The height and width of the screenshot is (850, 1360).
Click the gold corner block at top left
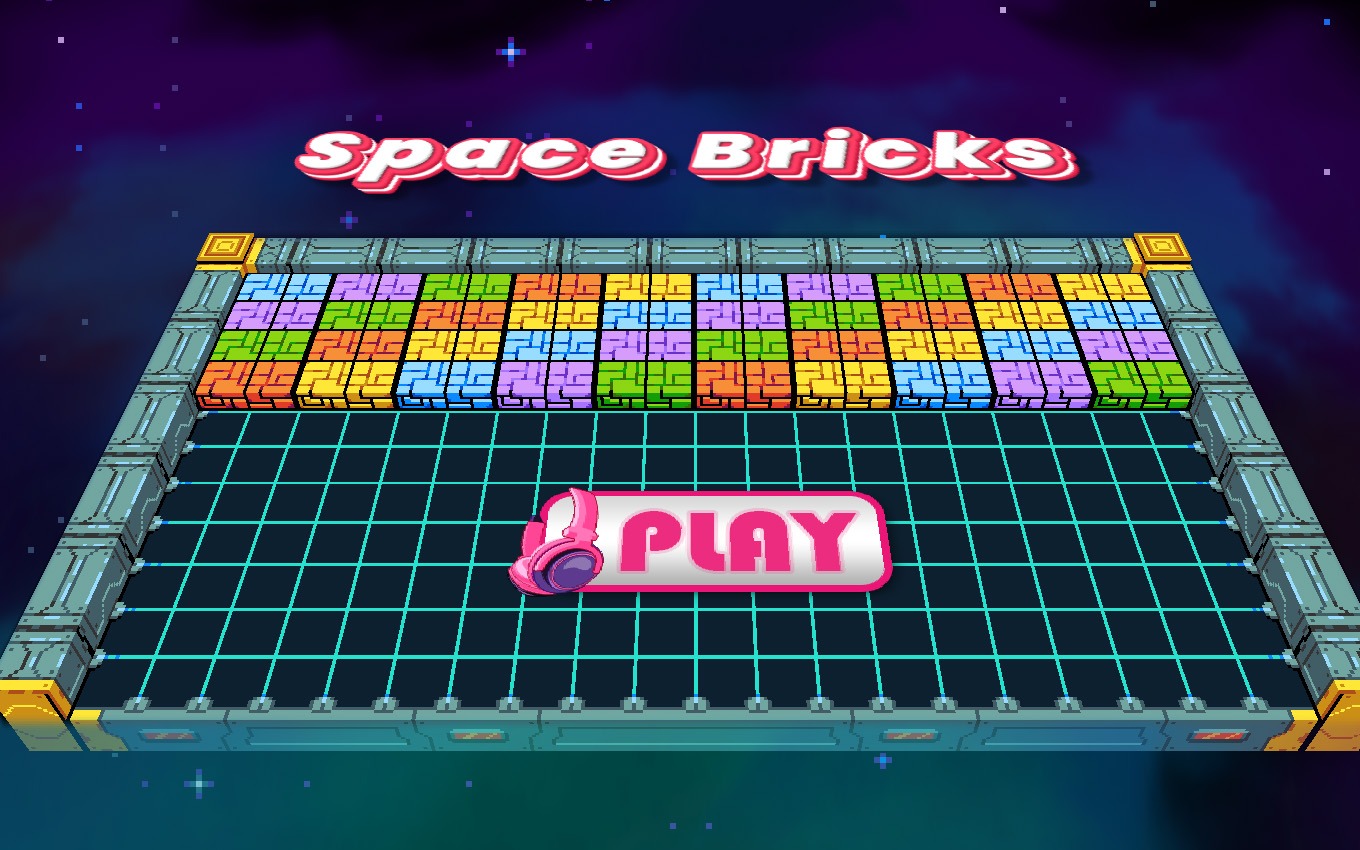(224, 246)
